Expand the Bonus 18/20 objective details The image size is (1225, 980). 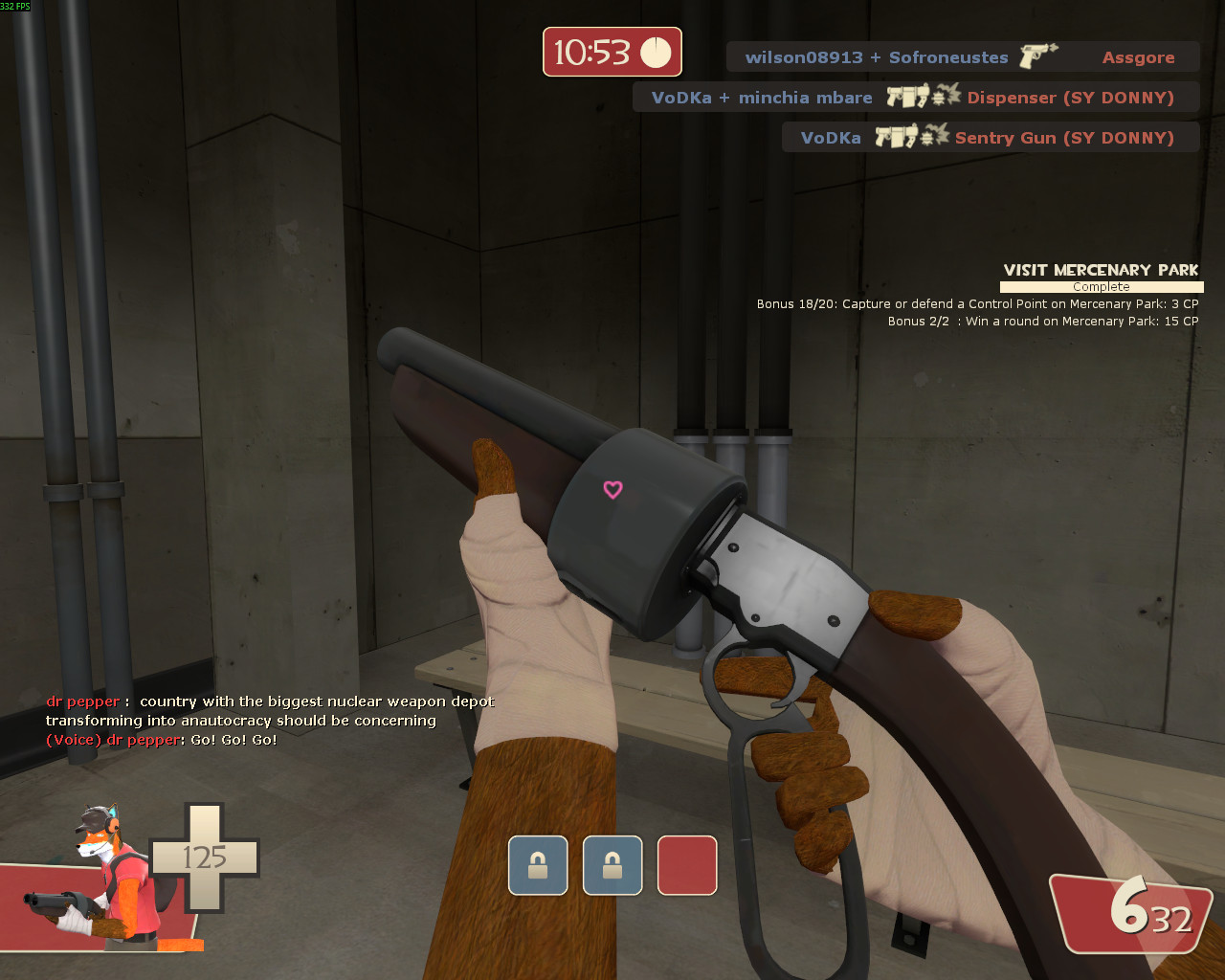tap(974, 303)
